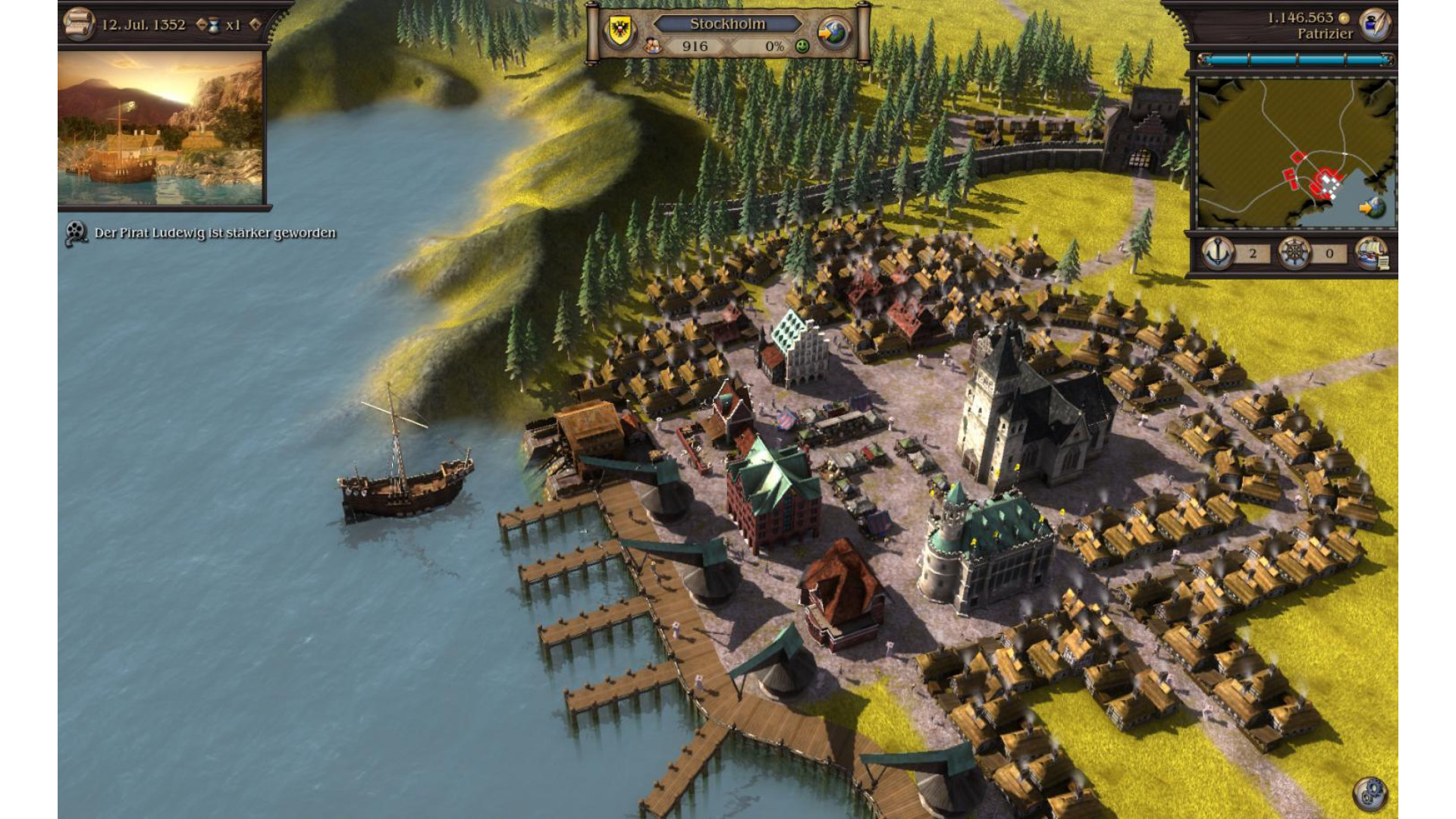1456x819 pixels.
Task: Click the yellow eagle coat of arms
Action: tap(620, 31)
